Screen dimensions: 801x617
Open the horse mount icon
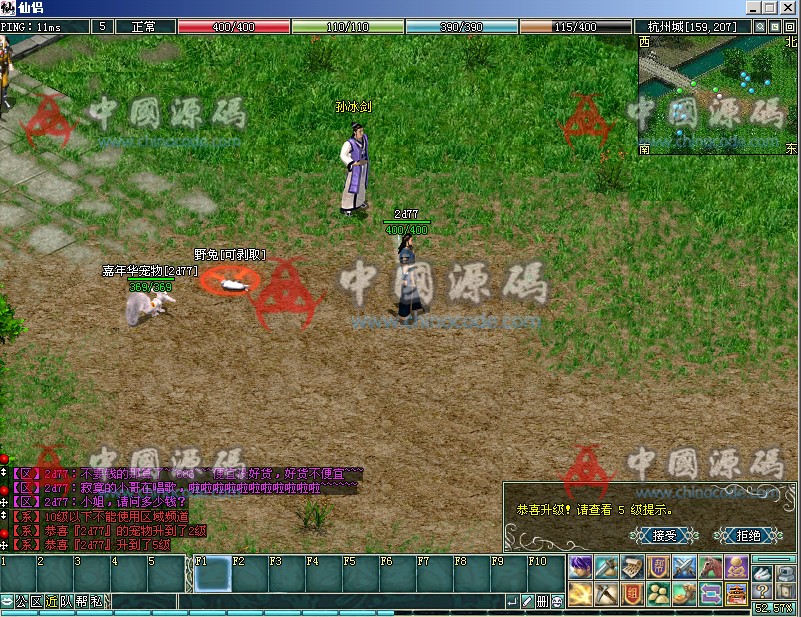point(710,568)
